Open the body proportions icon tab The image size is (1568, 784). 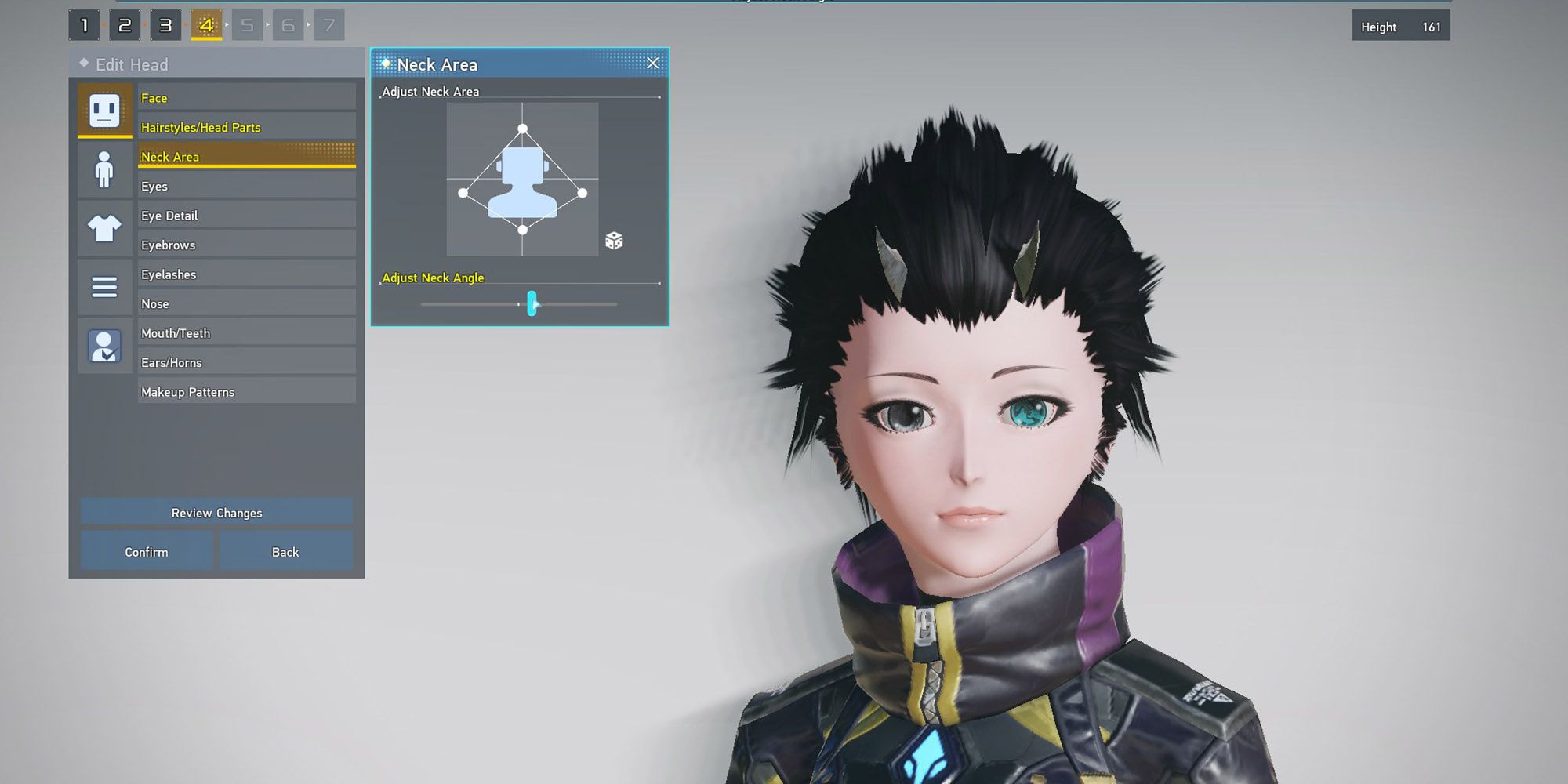pos(104,169)
